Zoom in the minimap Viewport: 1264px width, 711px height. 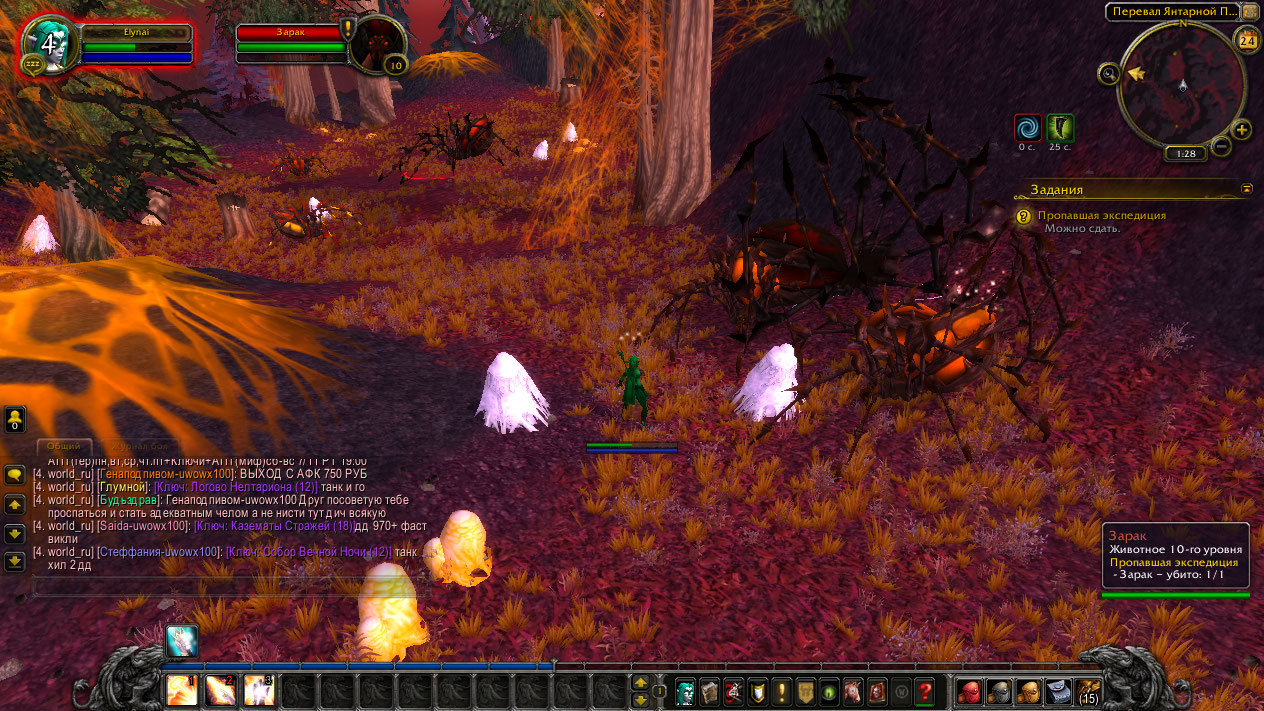coord(1242,130)
